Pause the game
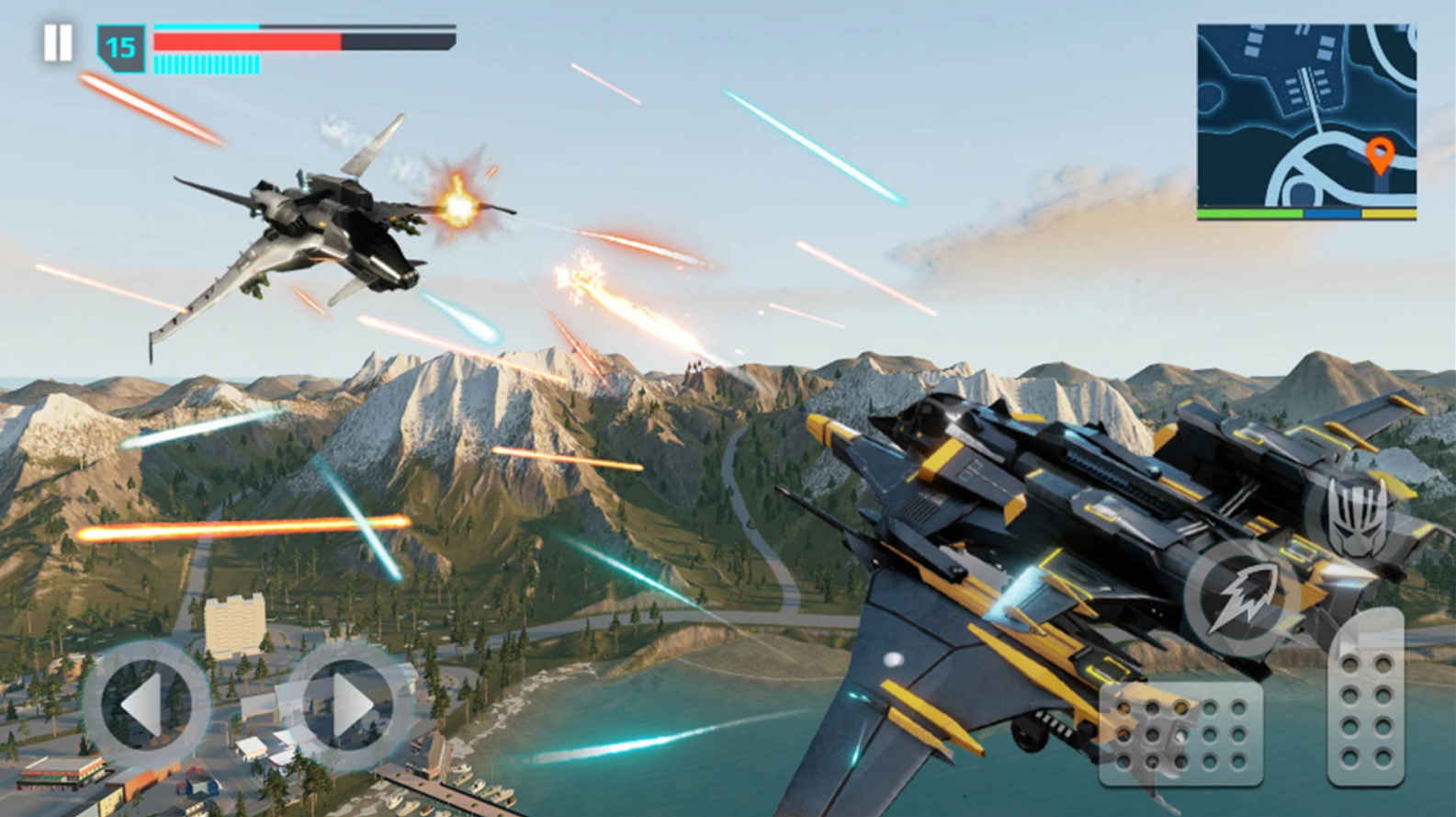 pos(58,43)
